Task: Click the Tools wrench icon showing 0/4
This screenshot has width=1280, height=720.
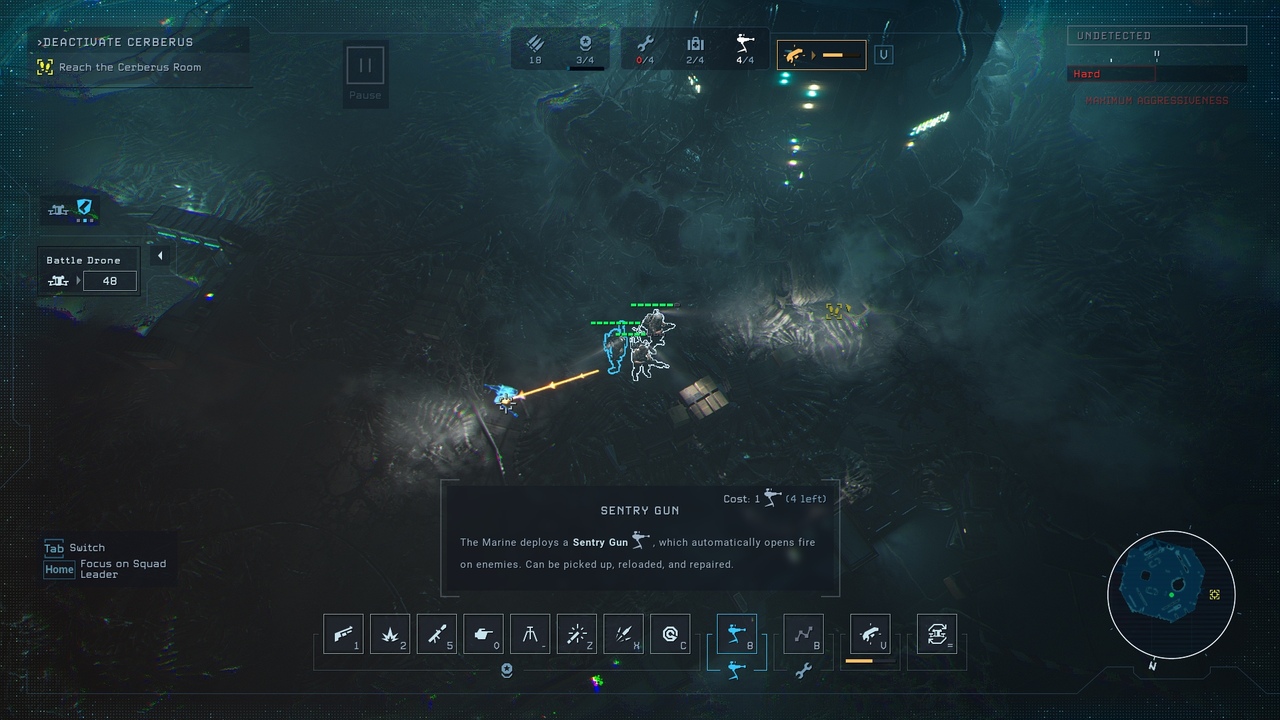Action: [645, 48]
